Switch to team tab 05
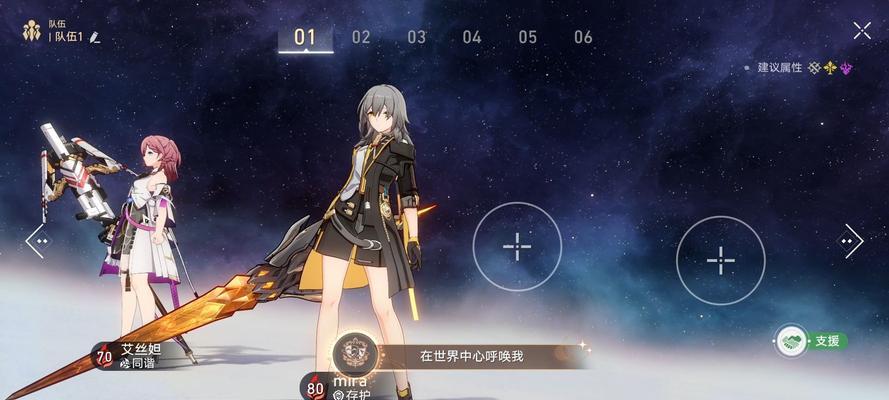 527,37
